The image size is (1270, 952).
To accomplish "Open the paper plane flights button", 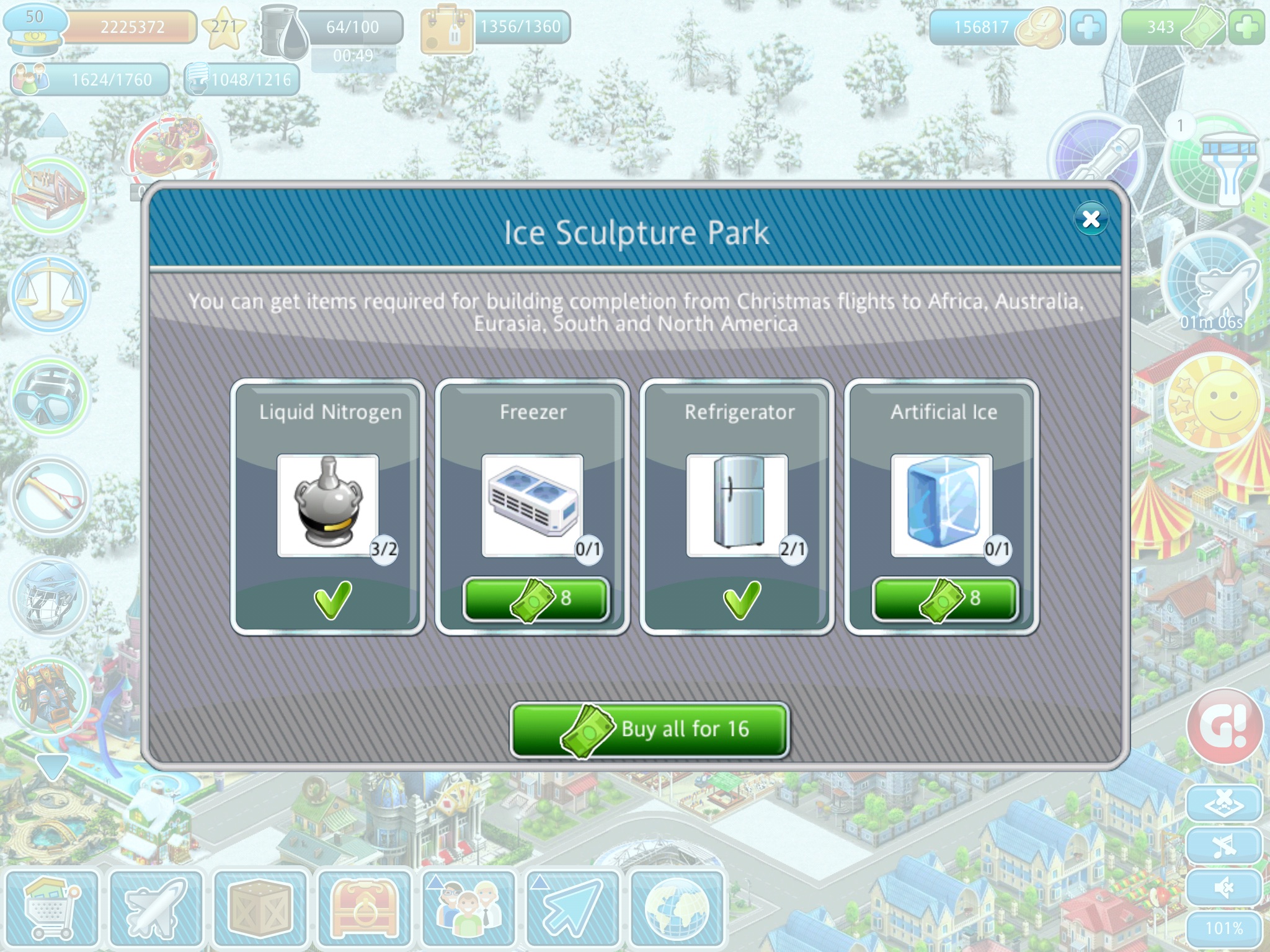I will 572,909.
